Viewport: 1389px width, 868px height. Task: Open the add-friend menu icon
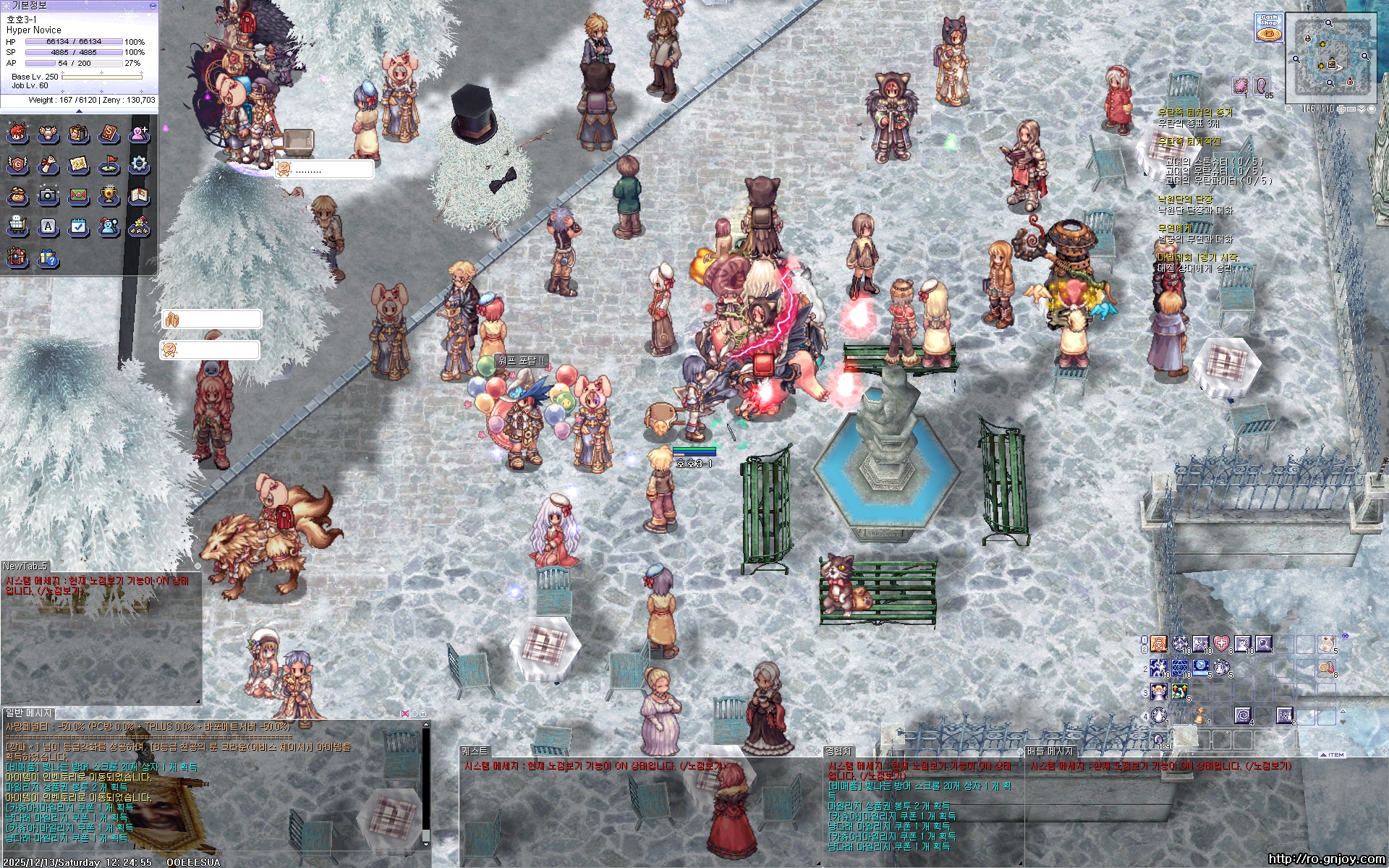(x=139, y=133)
